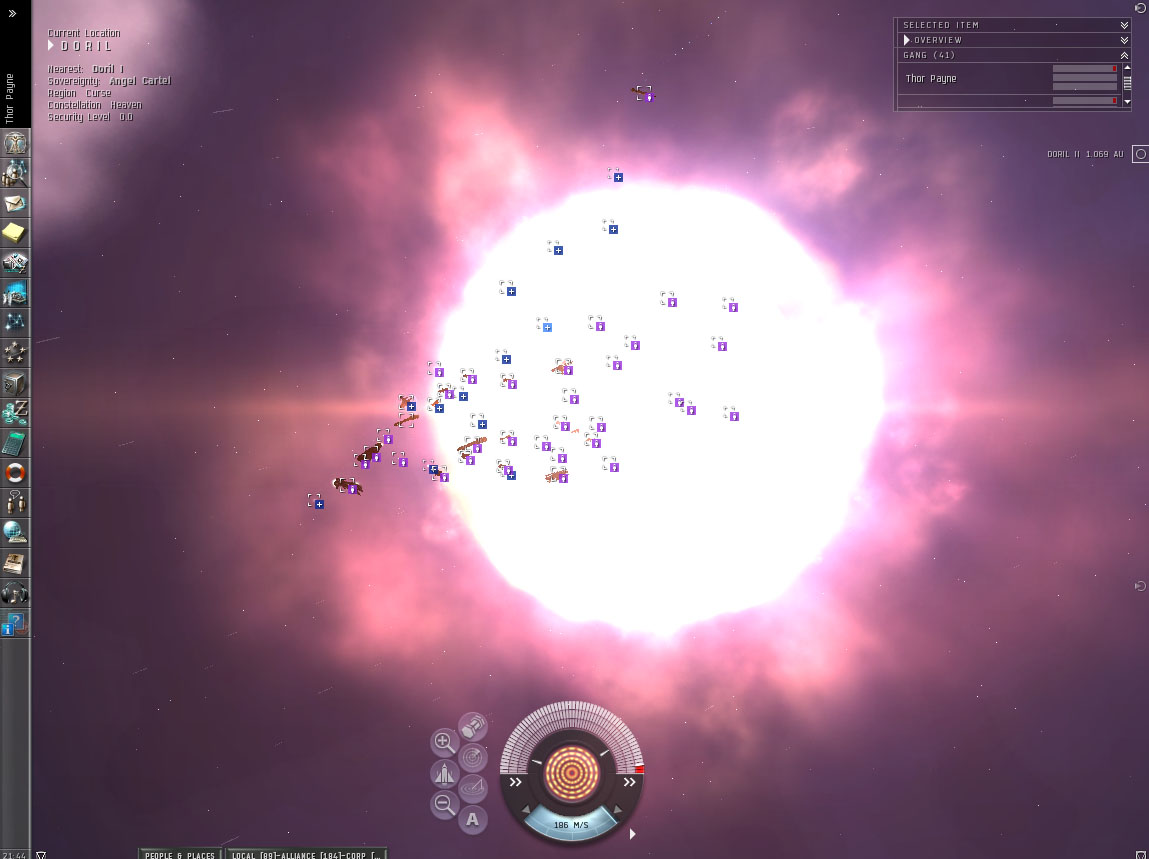Click the zoom-out magnifier button
Screen dimensions: 1149x859
click(444, 803)
